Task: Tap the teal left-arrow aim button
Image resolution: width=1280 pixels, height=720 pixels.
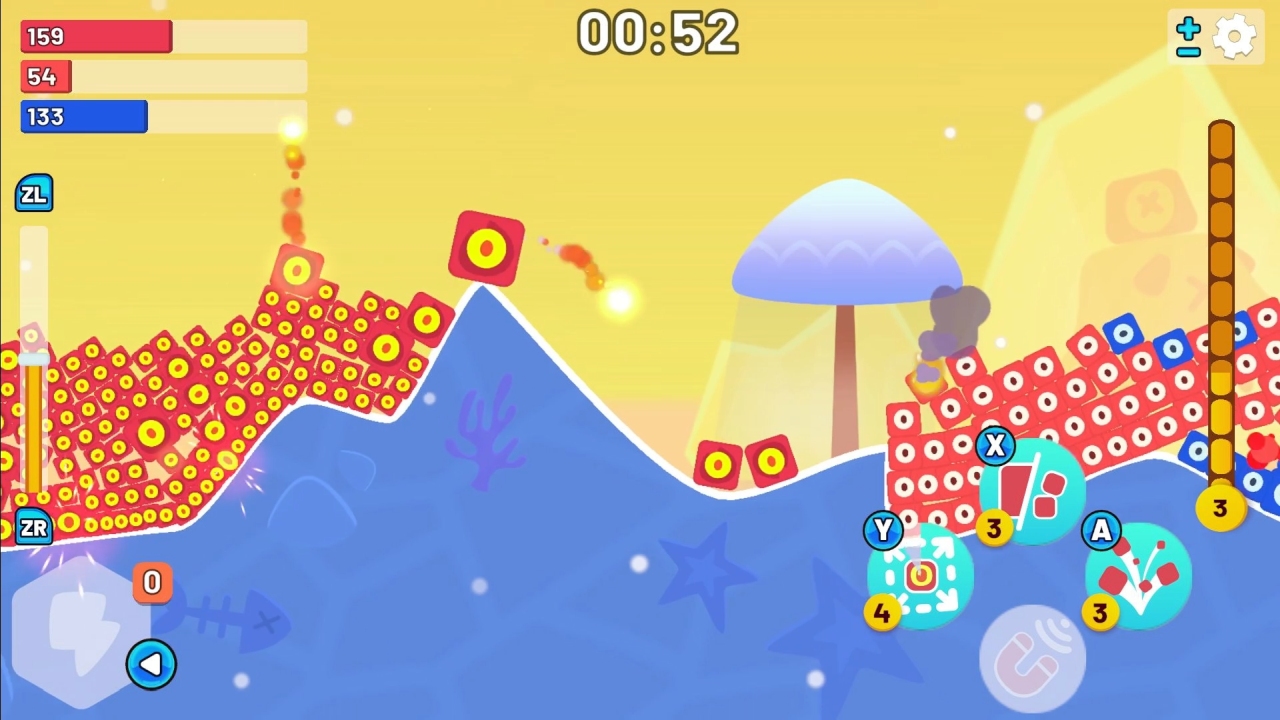Action: click(152, 663)
